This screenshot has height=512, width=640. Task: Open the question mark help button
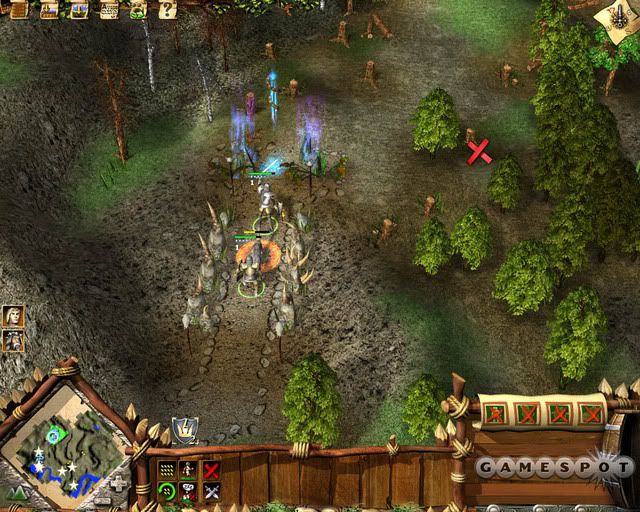[168, 10]
